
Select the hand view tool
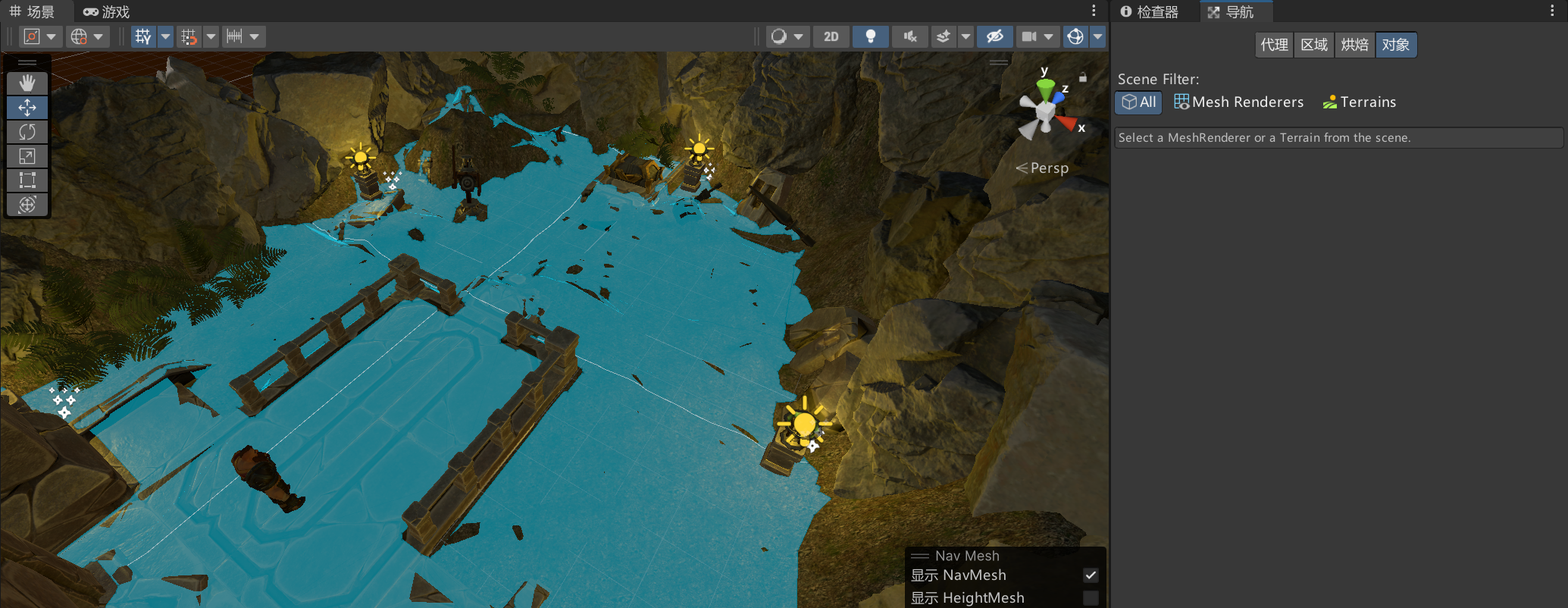point(27,83)
